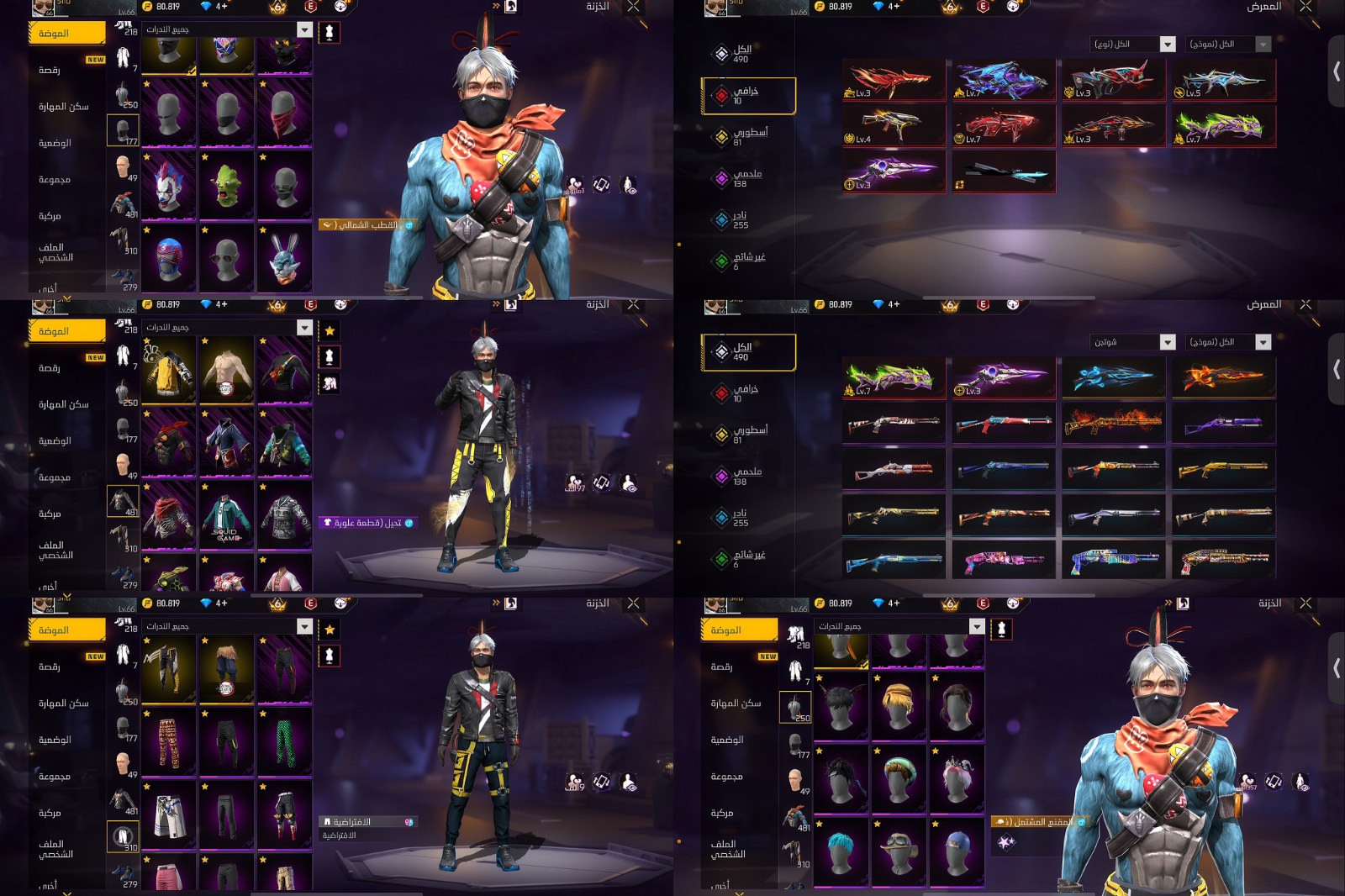Choose the blue bunny-eared mask
This screenshot has width=1345, height=896.
click(x=284, y=257)
